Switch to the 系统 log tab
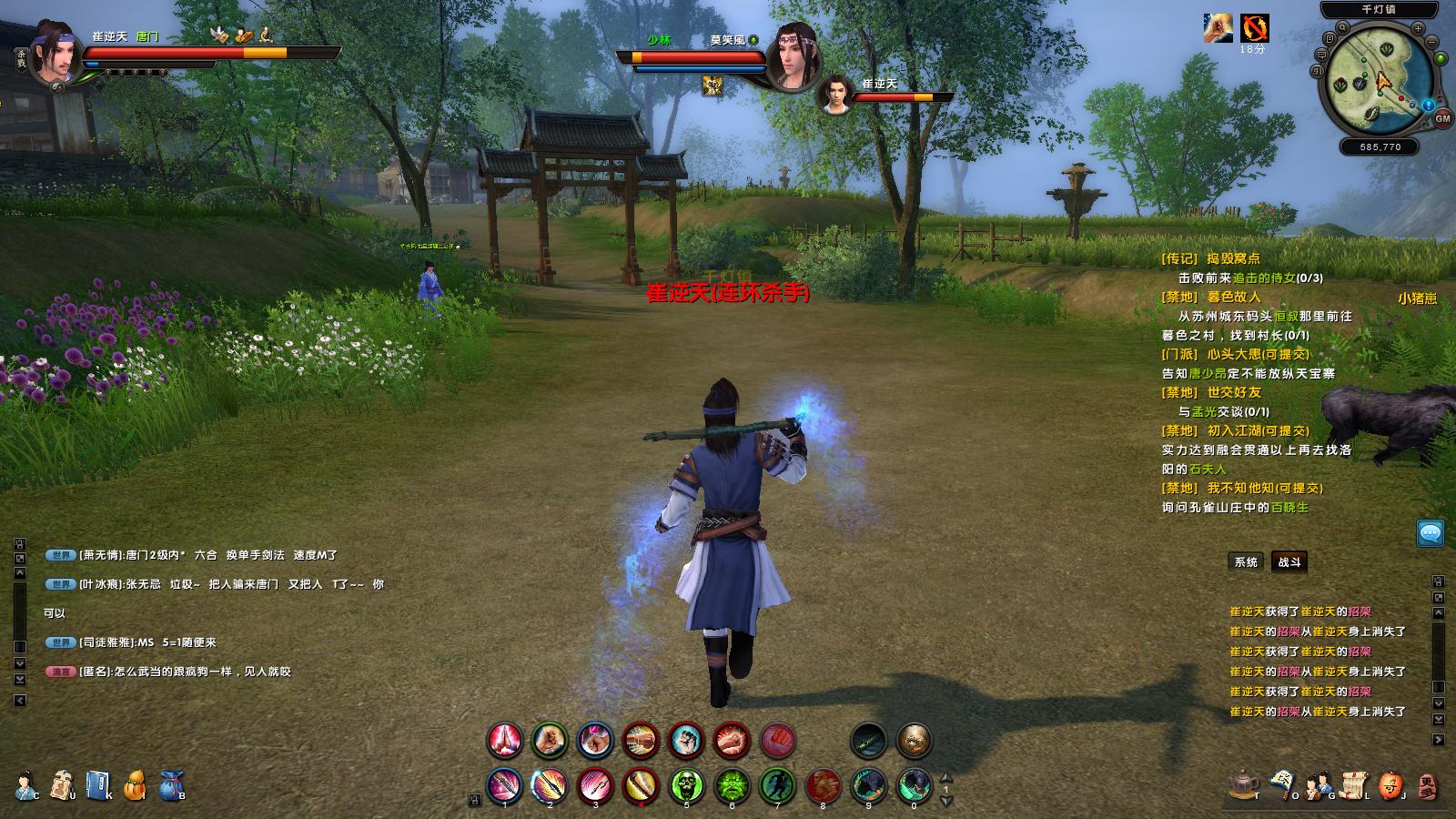 point(1246,562)
